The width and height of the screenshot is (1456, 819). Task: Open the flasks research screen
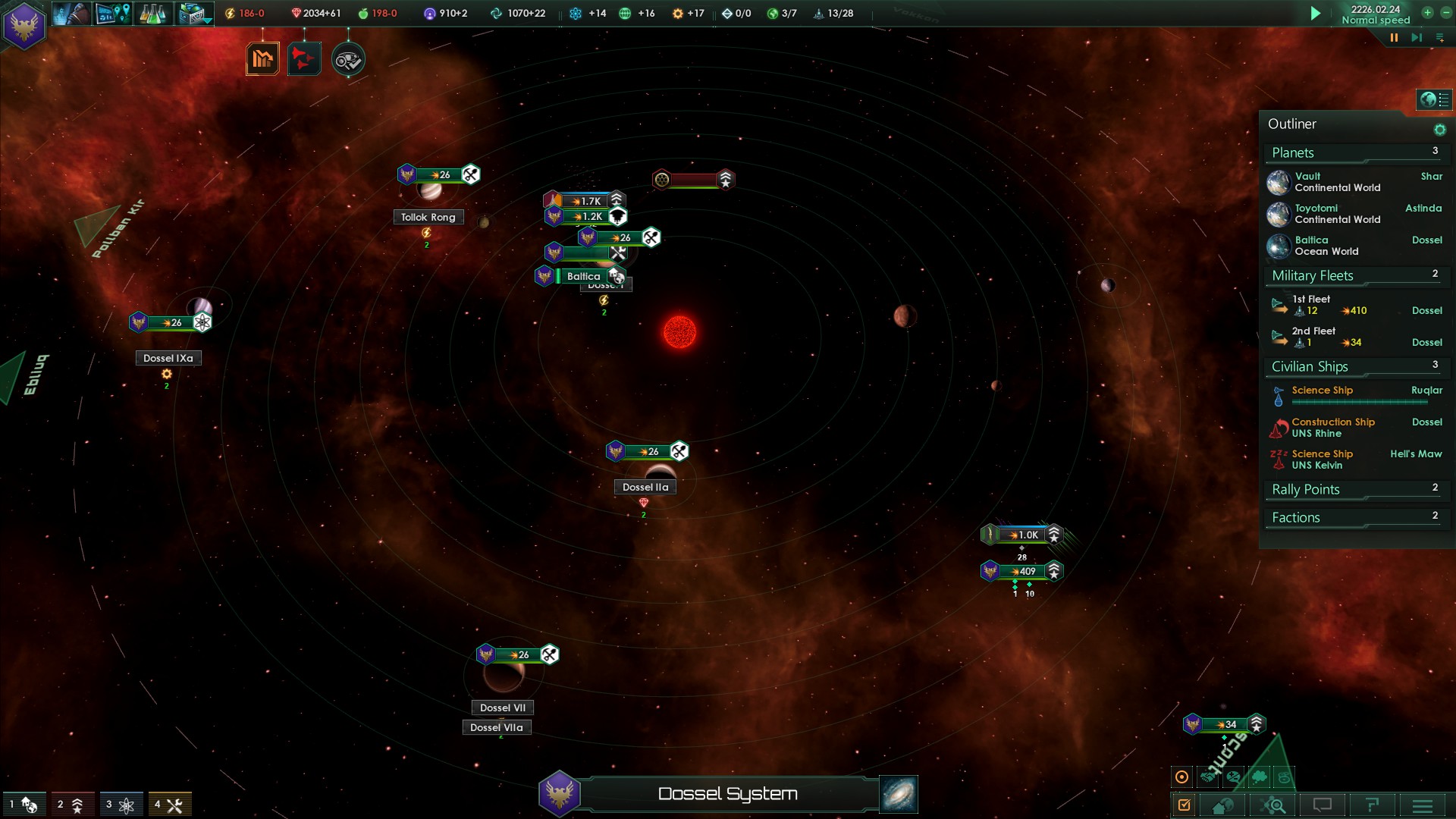(152, 14)
